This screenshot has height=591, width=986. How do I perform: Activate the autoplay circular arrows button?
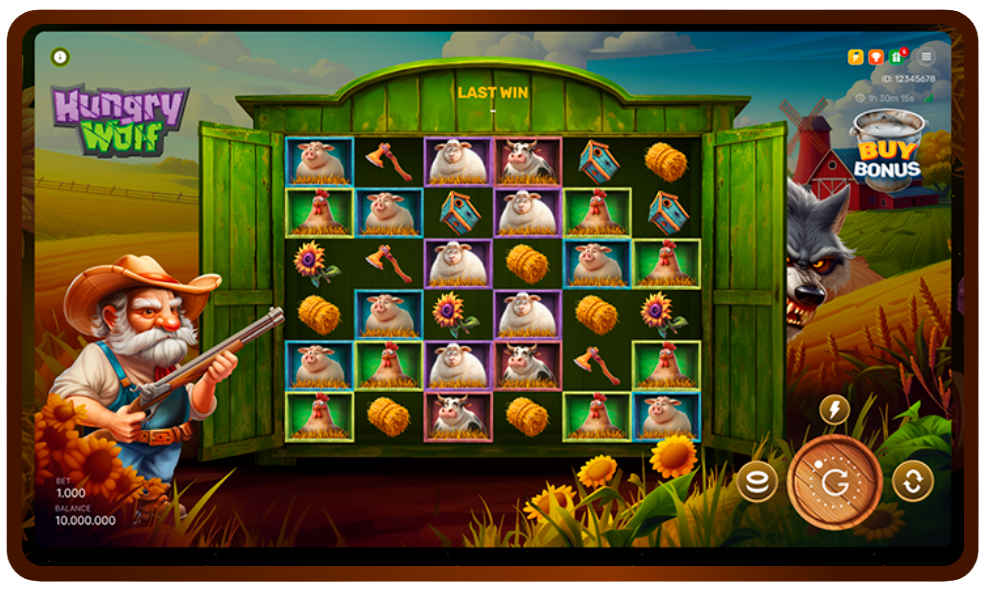click(912, 481)
